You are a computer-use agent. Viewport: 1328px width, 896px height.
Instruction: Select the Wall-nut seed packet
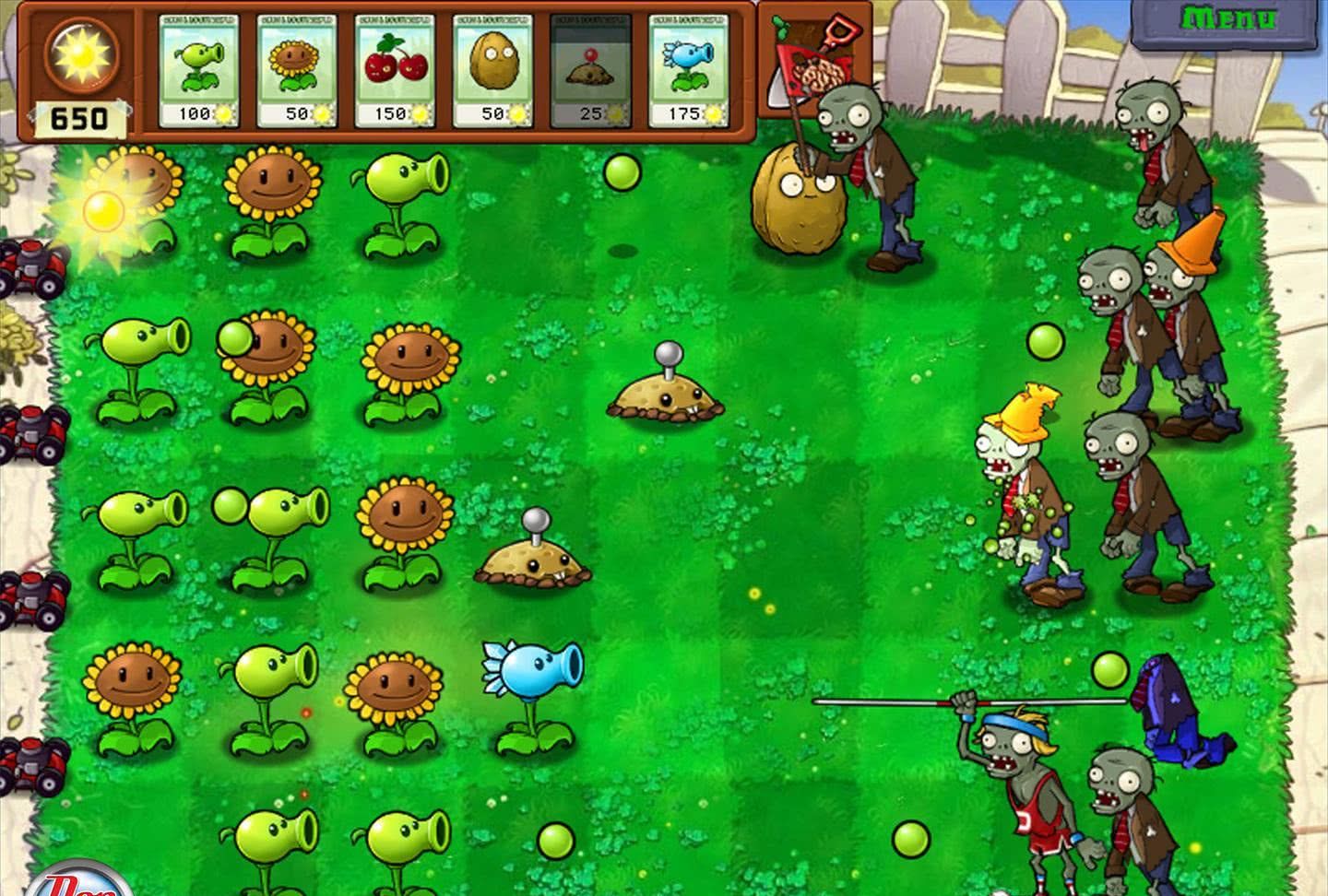click(492, 71)
